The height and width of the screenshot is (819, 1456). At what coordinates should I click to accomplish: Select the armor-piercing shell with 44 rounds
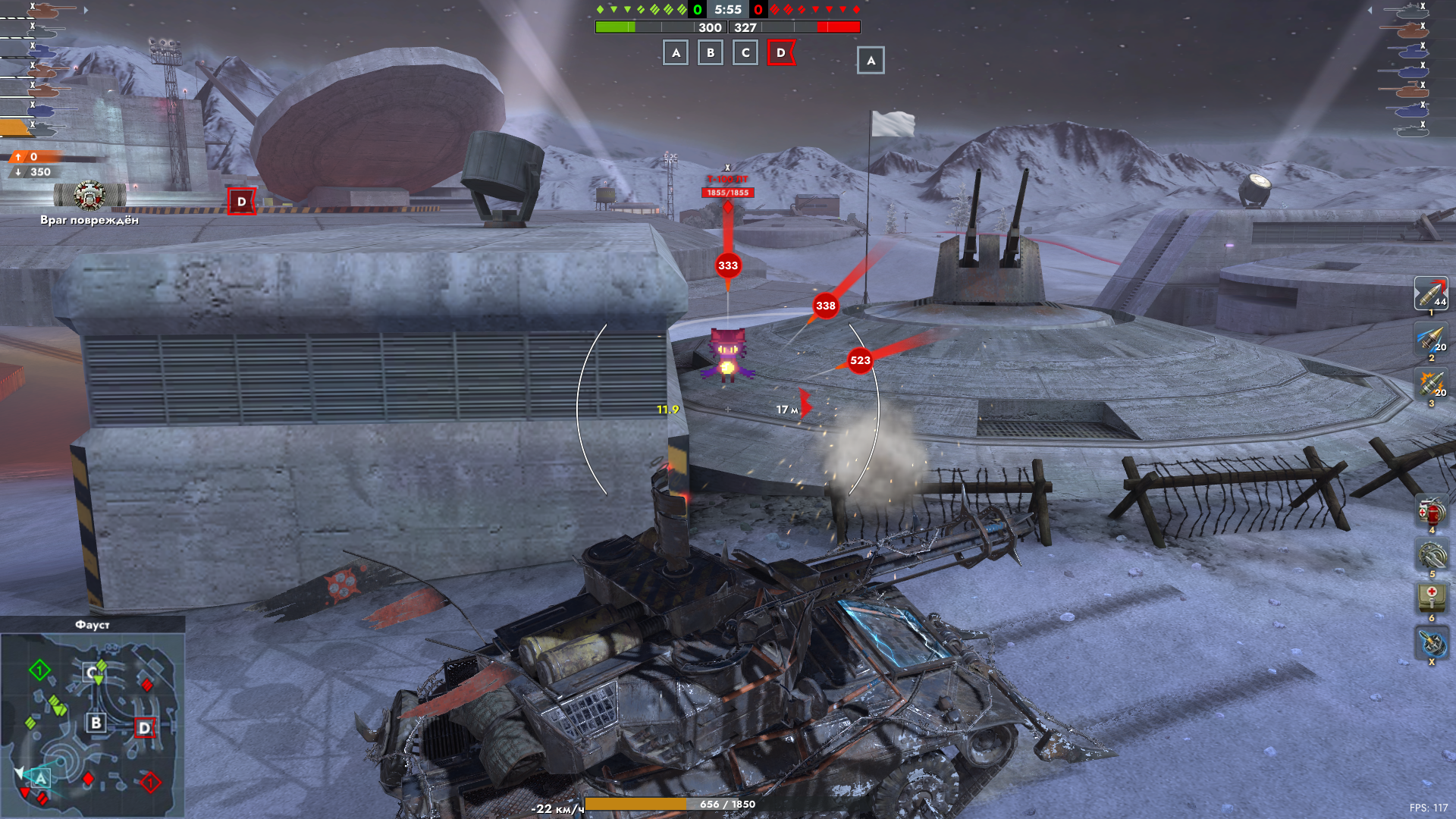tap(1430, 293)
